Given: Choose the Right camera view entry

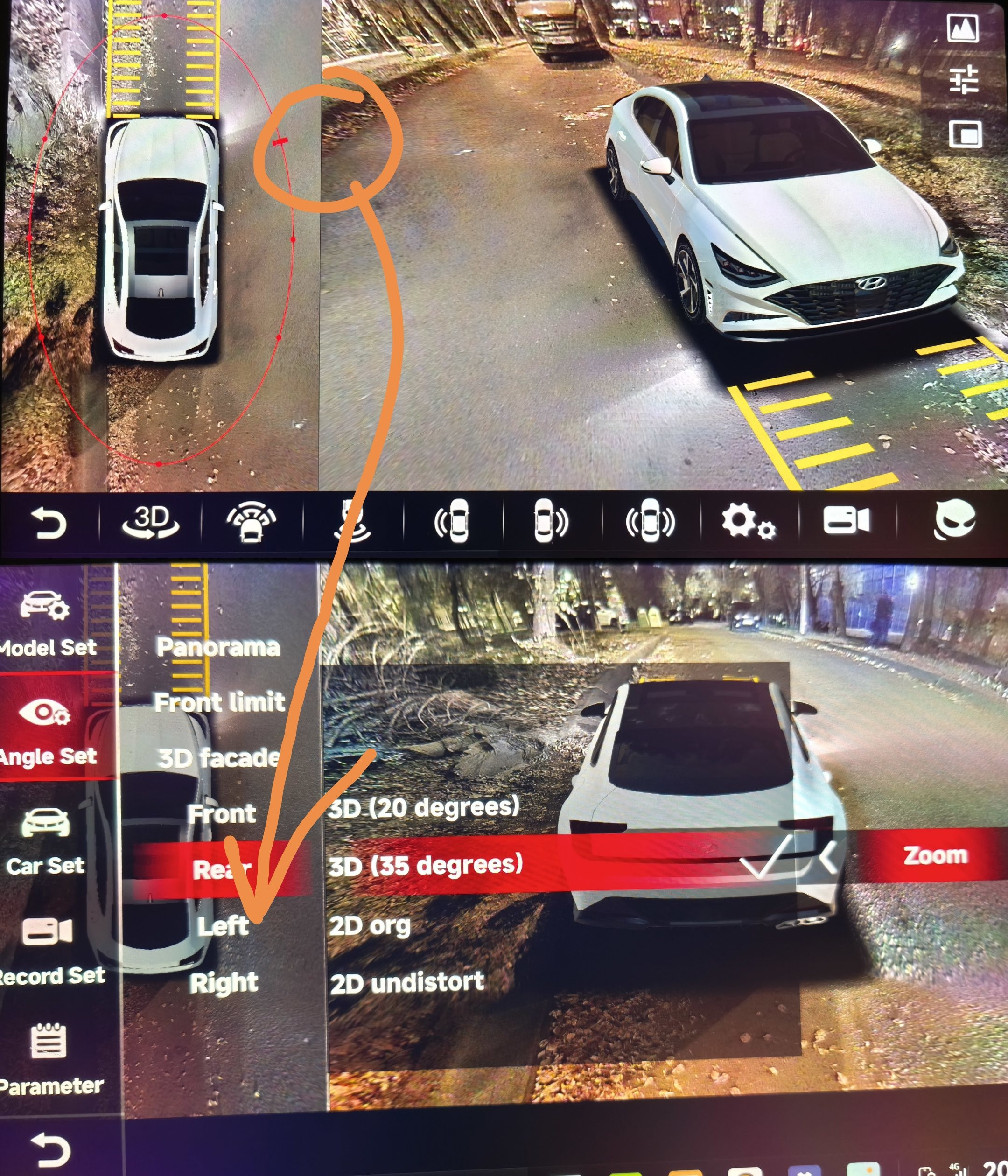Looking at the screenshot, I should tap(224, 983).
